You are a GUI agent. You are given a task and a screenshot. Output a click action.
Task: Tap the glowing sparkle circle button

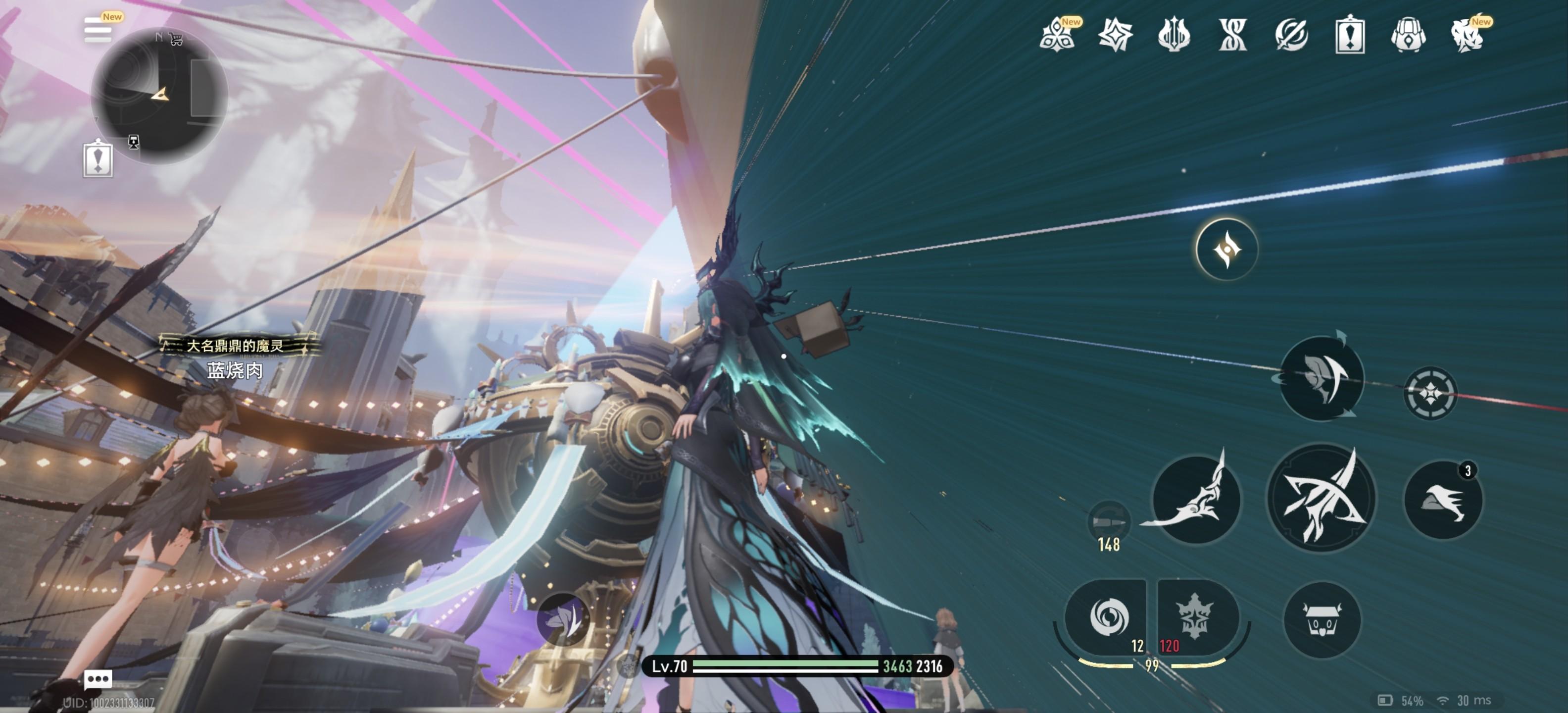1226,250
